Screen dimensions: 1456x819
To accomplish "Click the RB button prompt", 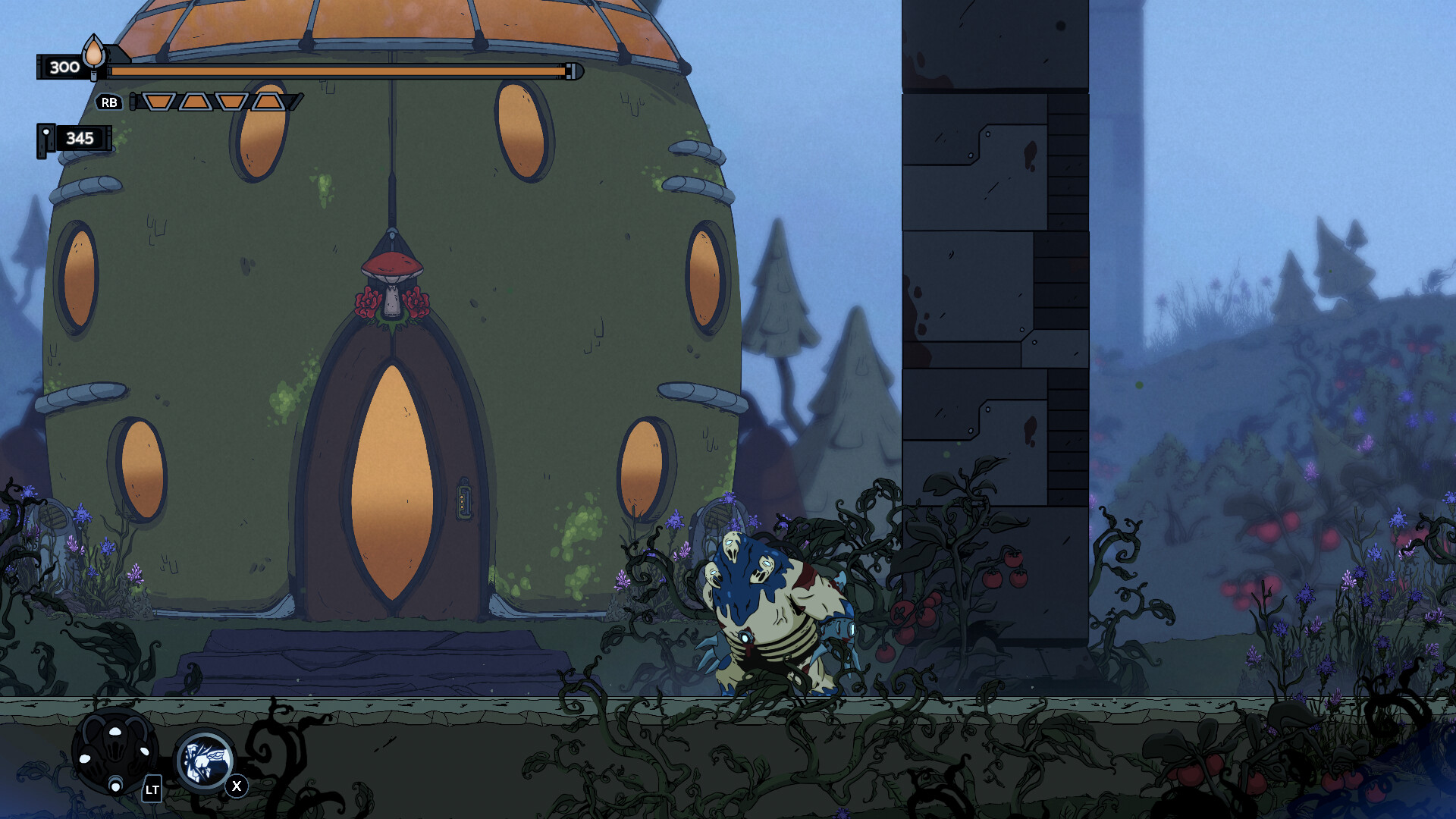I will 108,102.
